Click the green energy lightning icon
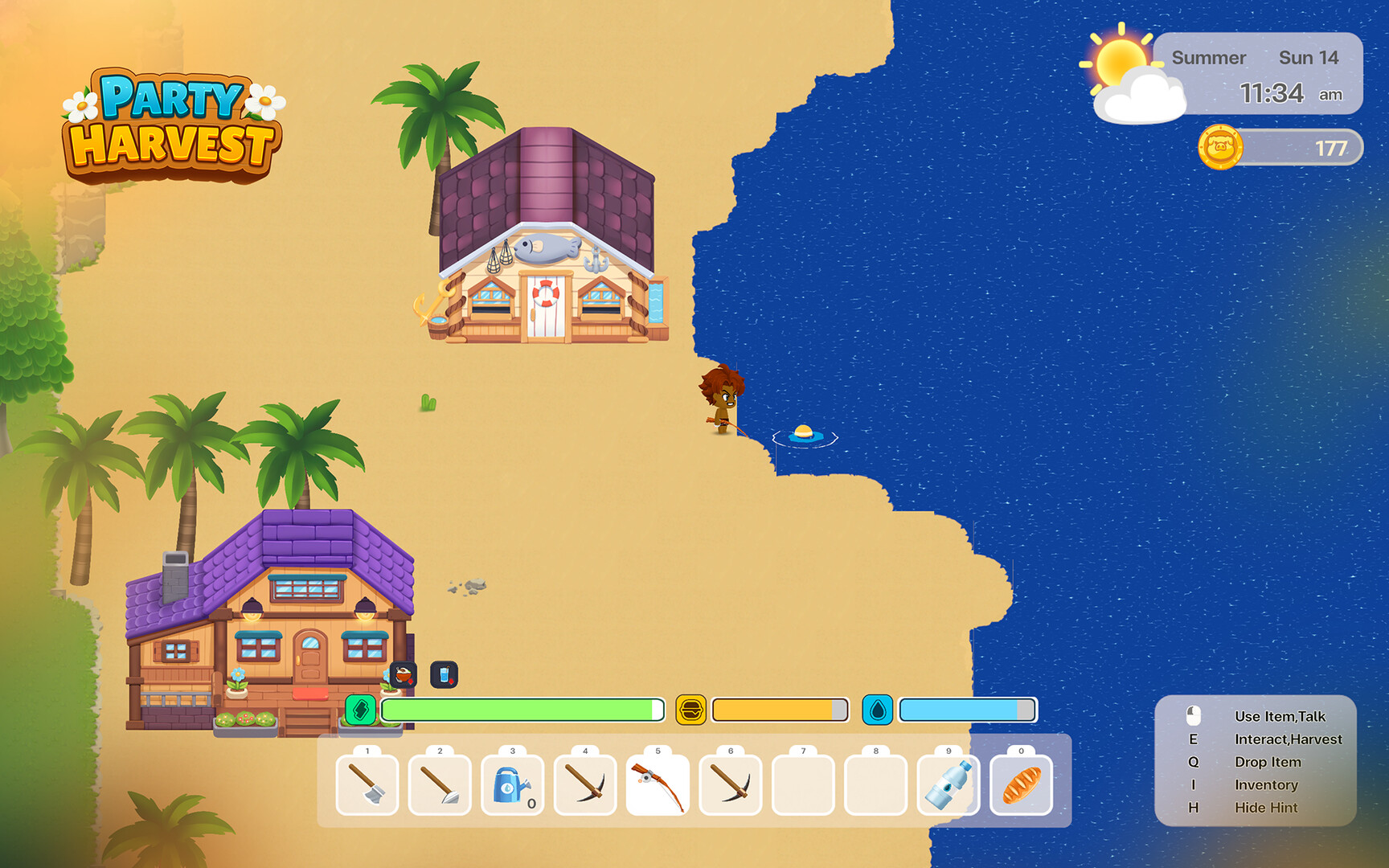The width and height of the screenshot is (1389, 868). [362, 710]
